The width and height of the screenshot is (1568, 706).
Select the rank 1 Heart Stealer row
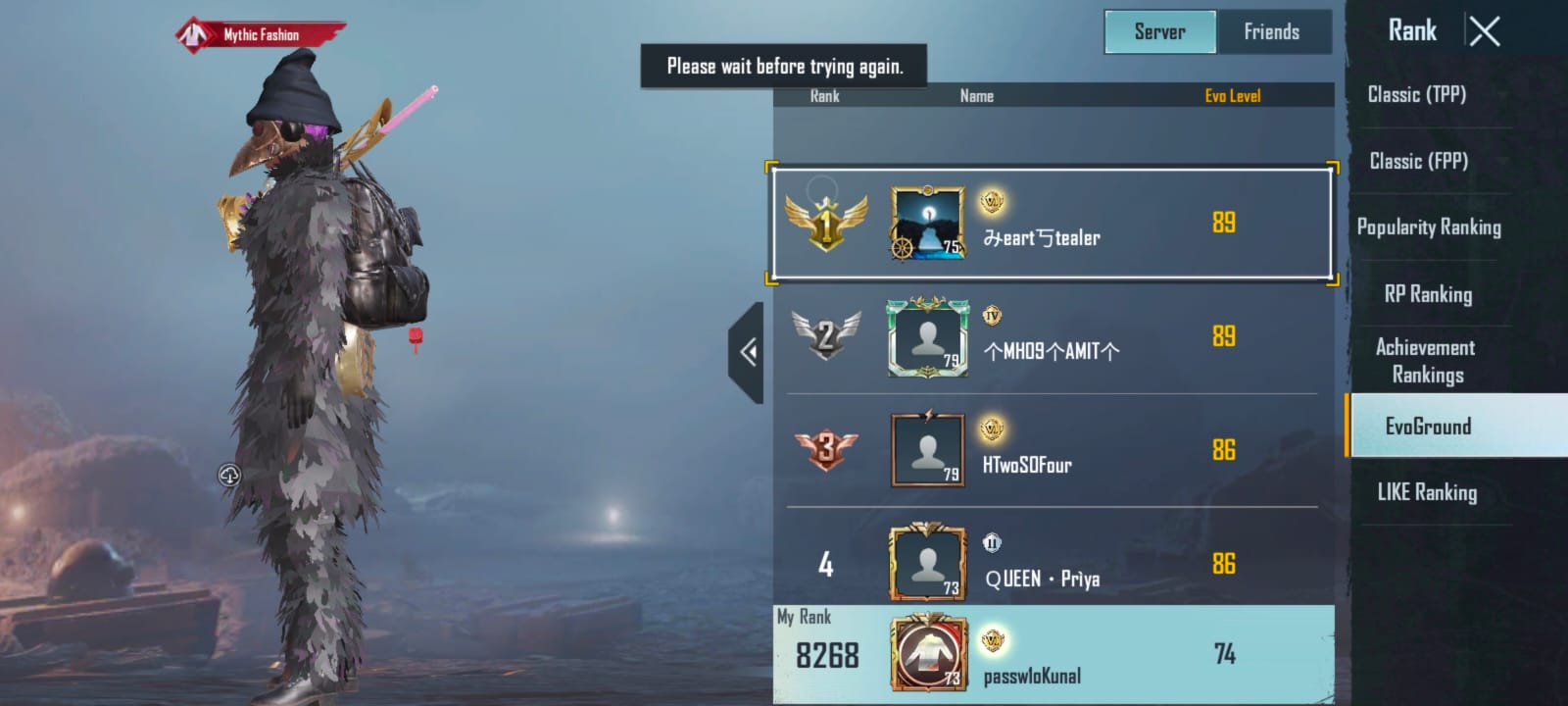[1052, 224]
